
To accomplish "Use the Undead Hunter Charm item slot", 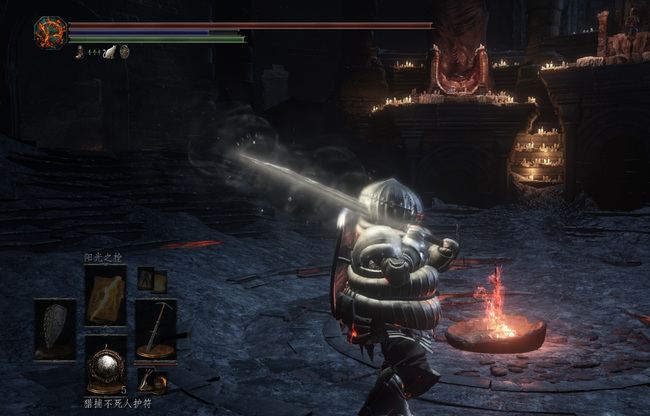I will [105, 367].
